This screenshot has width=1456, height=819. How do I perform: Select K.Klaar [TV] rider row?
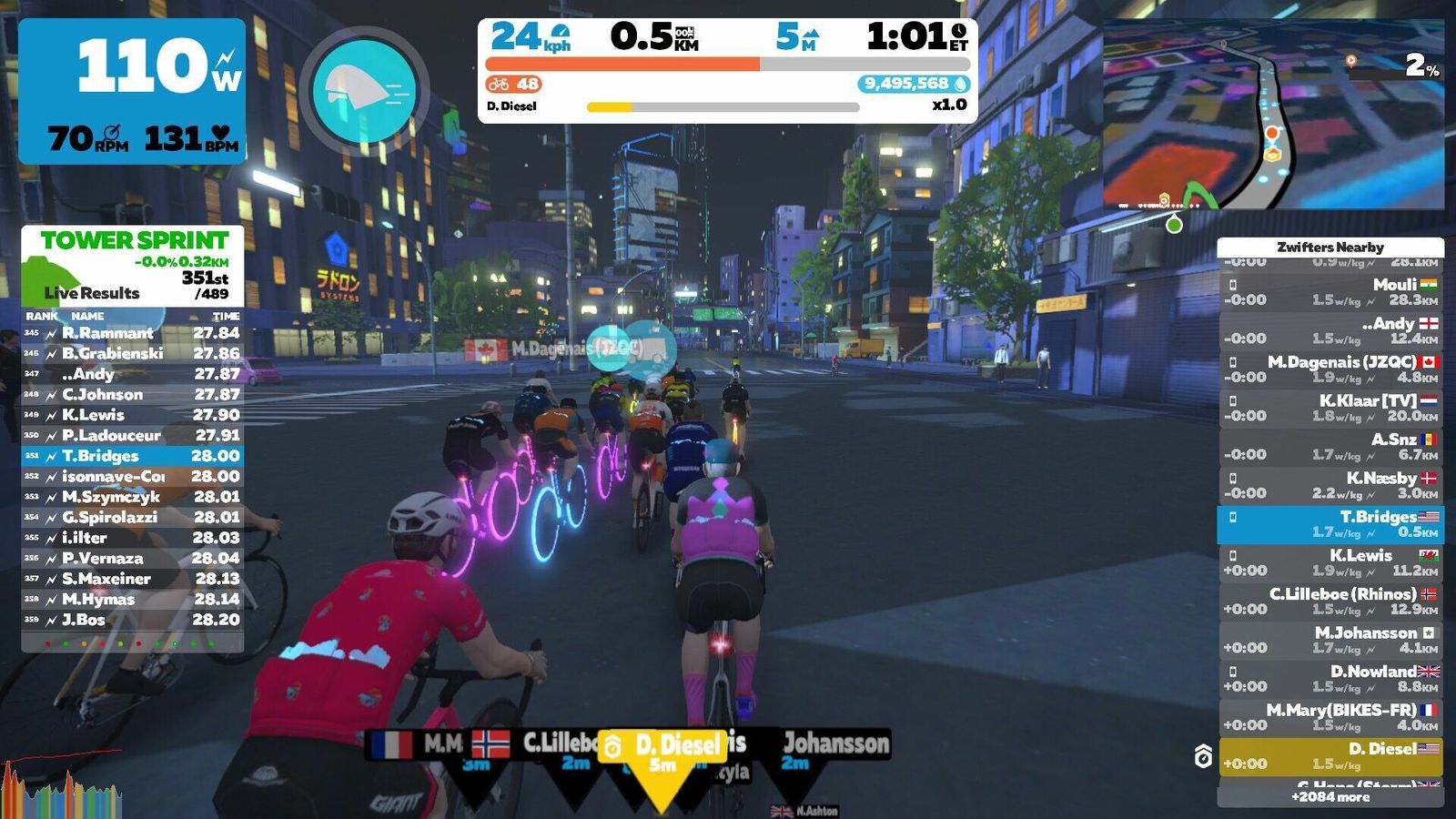(x=1330, y=408)
